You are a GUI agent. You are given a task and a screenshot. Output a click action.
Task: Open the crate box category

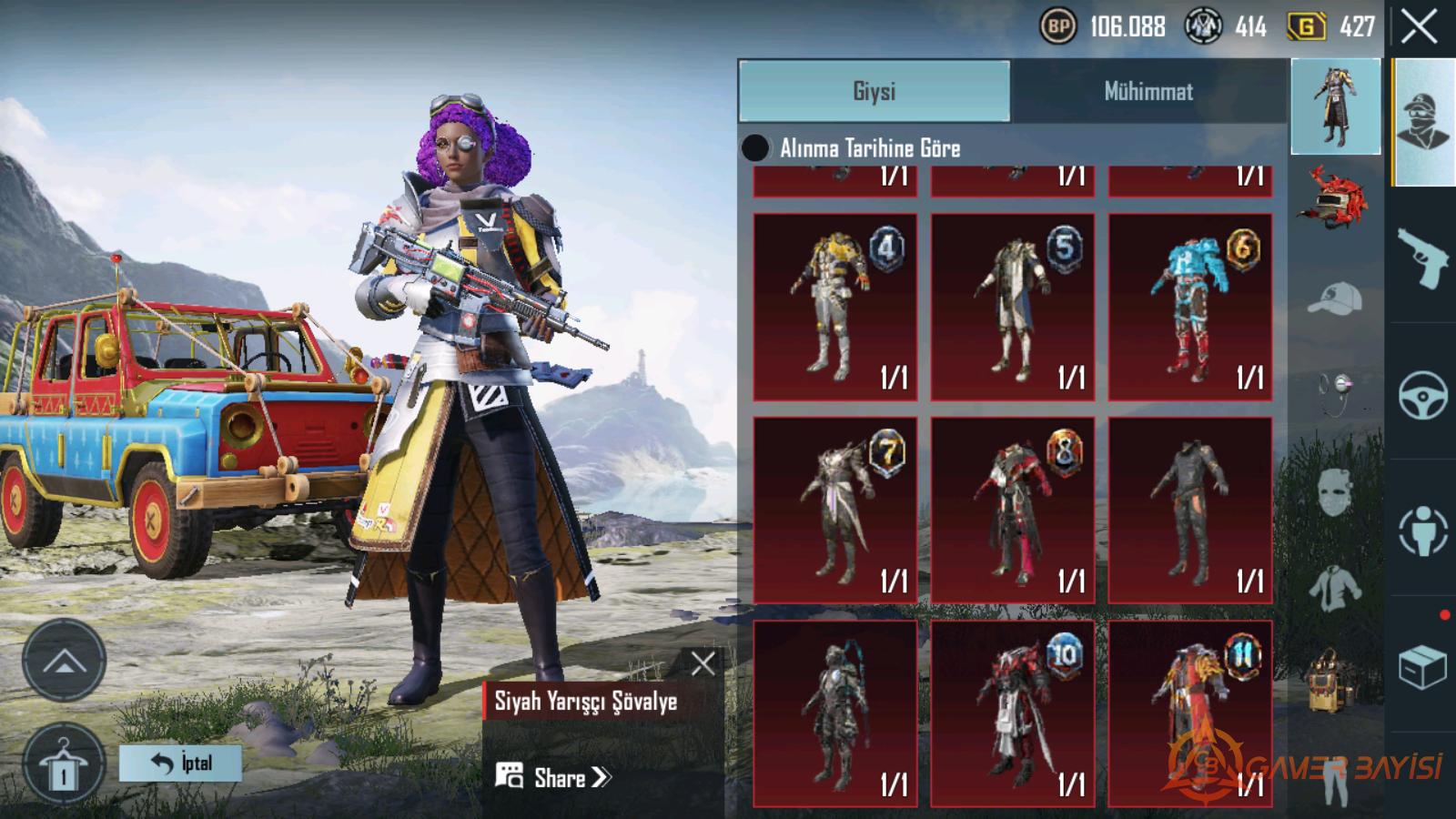tap(1422, 669)
